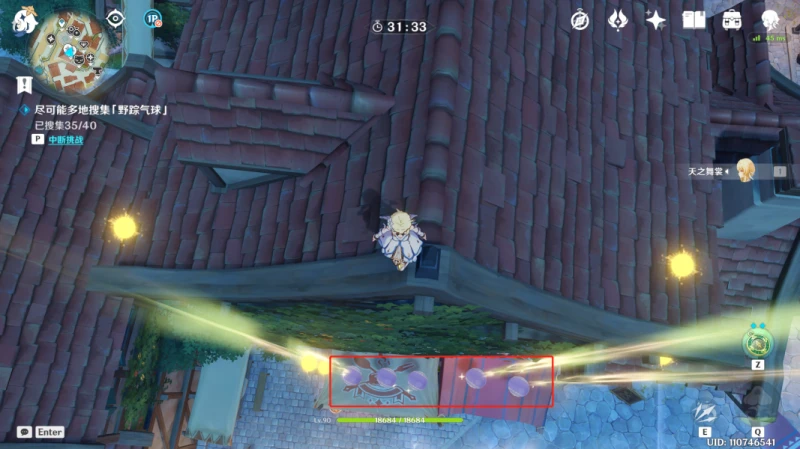Open the character portrait menu icon
Image resolution: width=800 pixels, height=449 pixels.
[771, 20]
